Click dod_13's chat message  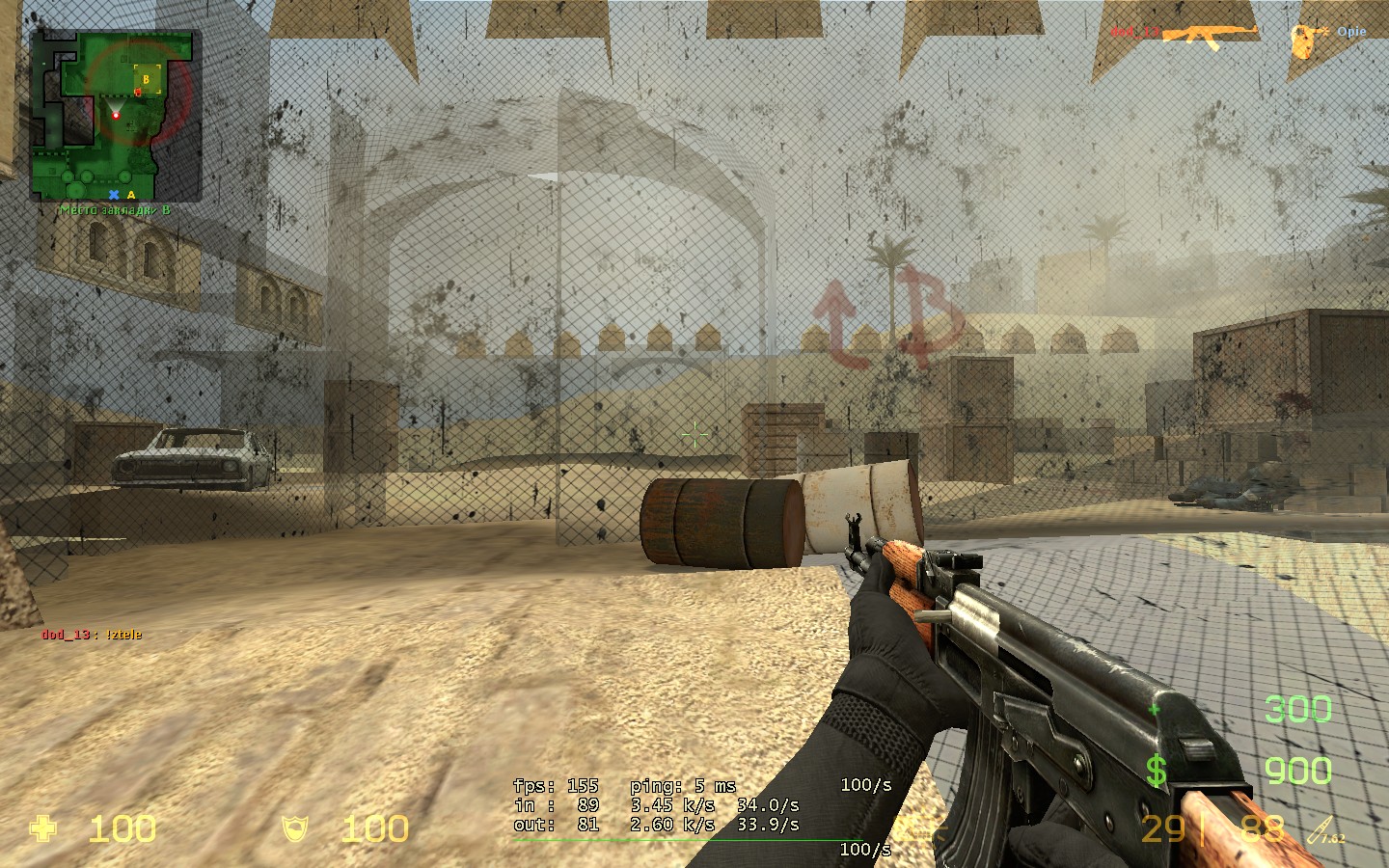pos(92,635)
